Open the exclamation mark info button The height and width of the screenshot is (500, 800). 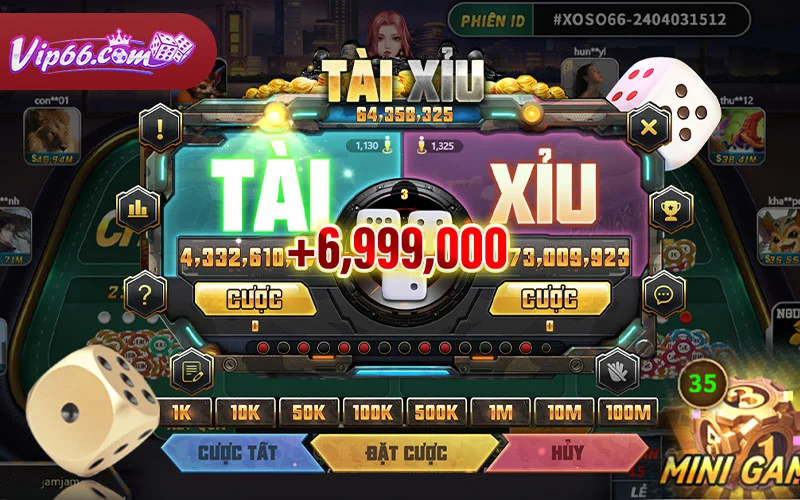(158, 127)
